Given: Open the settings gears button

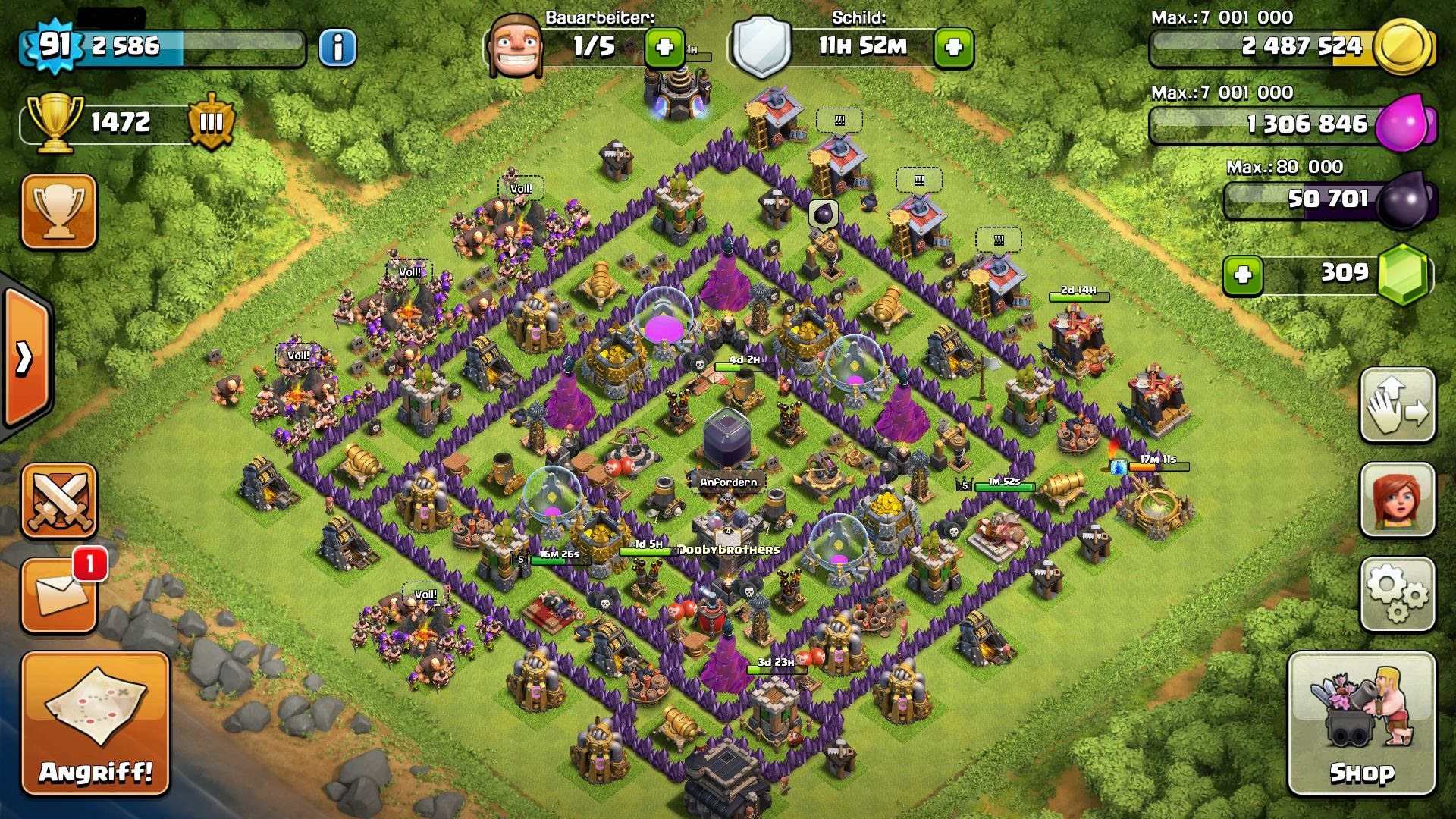Looking at the screenshot, I should click(1397, 595).
